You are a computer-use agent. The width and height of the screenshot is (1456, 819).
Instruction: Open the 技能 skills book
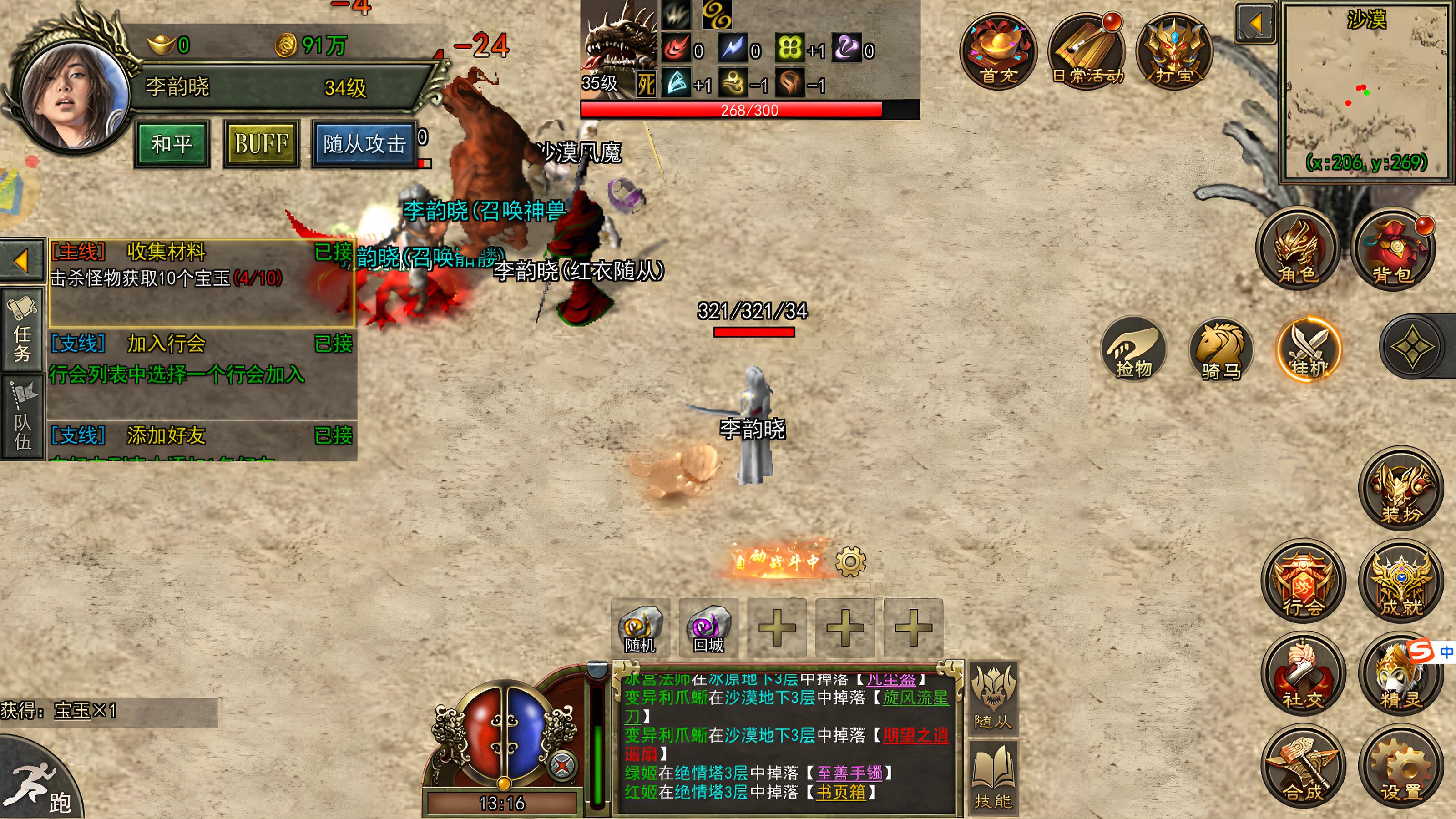pyautogui.click(x=993, y=776)
